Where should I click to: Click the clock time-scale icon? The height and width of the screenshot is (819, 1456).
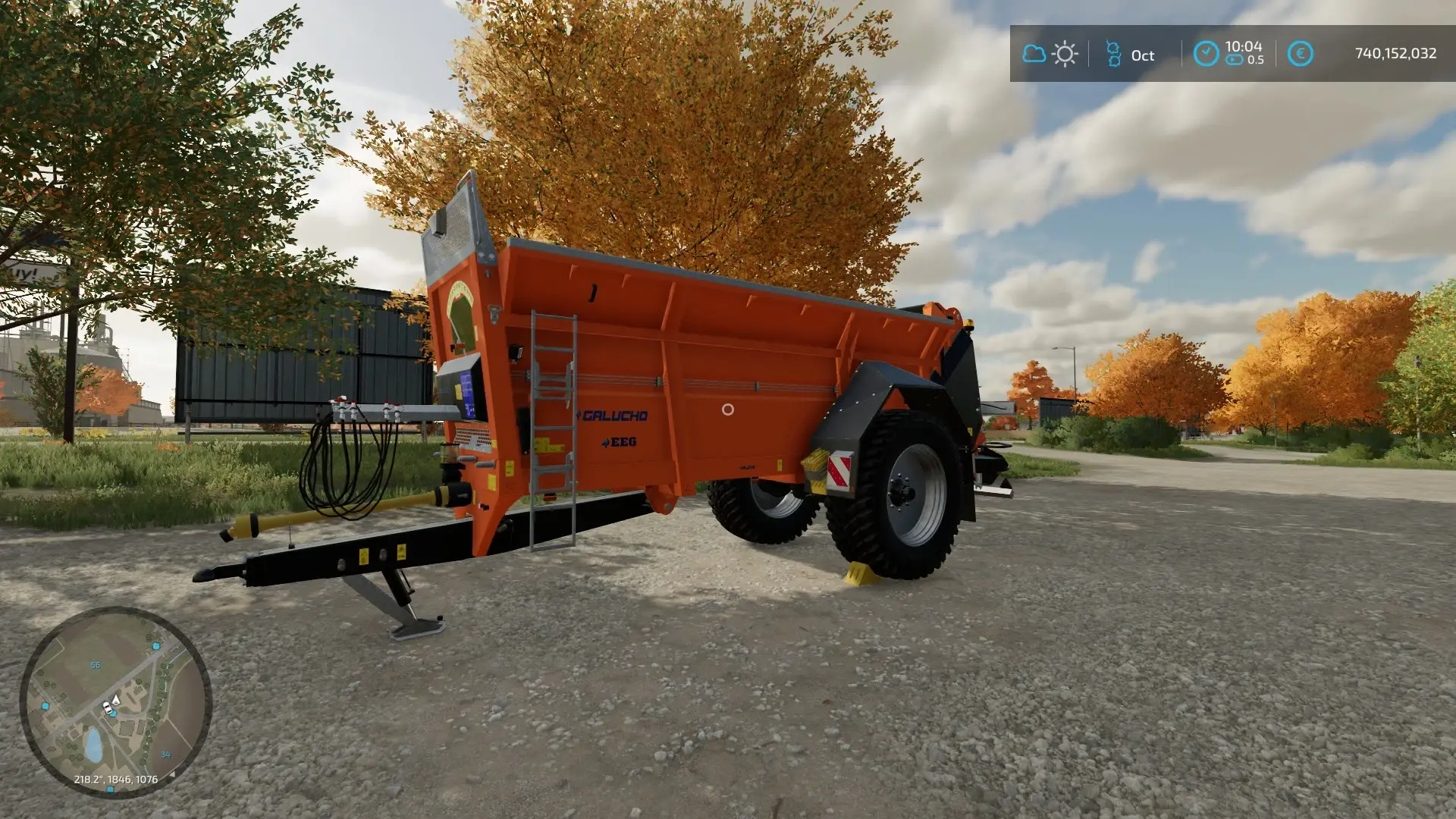click(1206, 53)
